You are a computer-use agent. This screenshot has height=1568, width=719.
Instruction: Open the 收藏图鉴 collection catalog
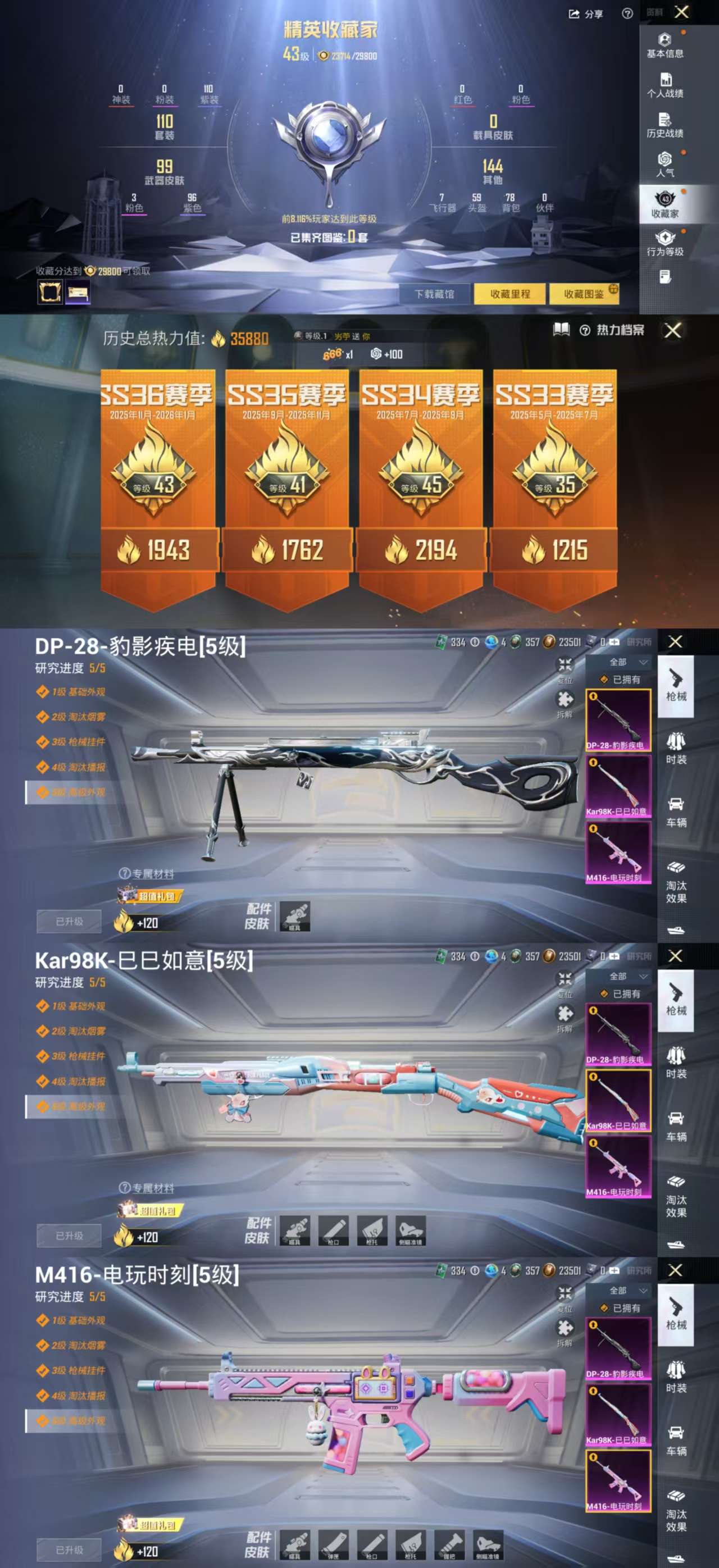(584, 294)
